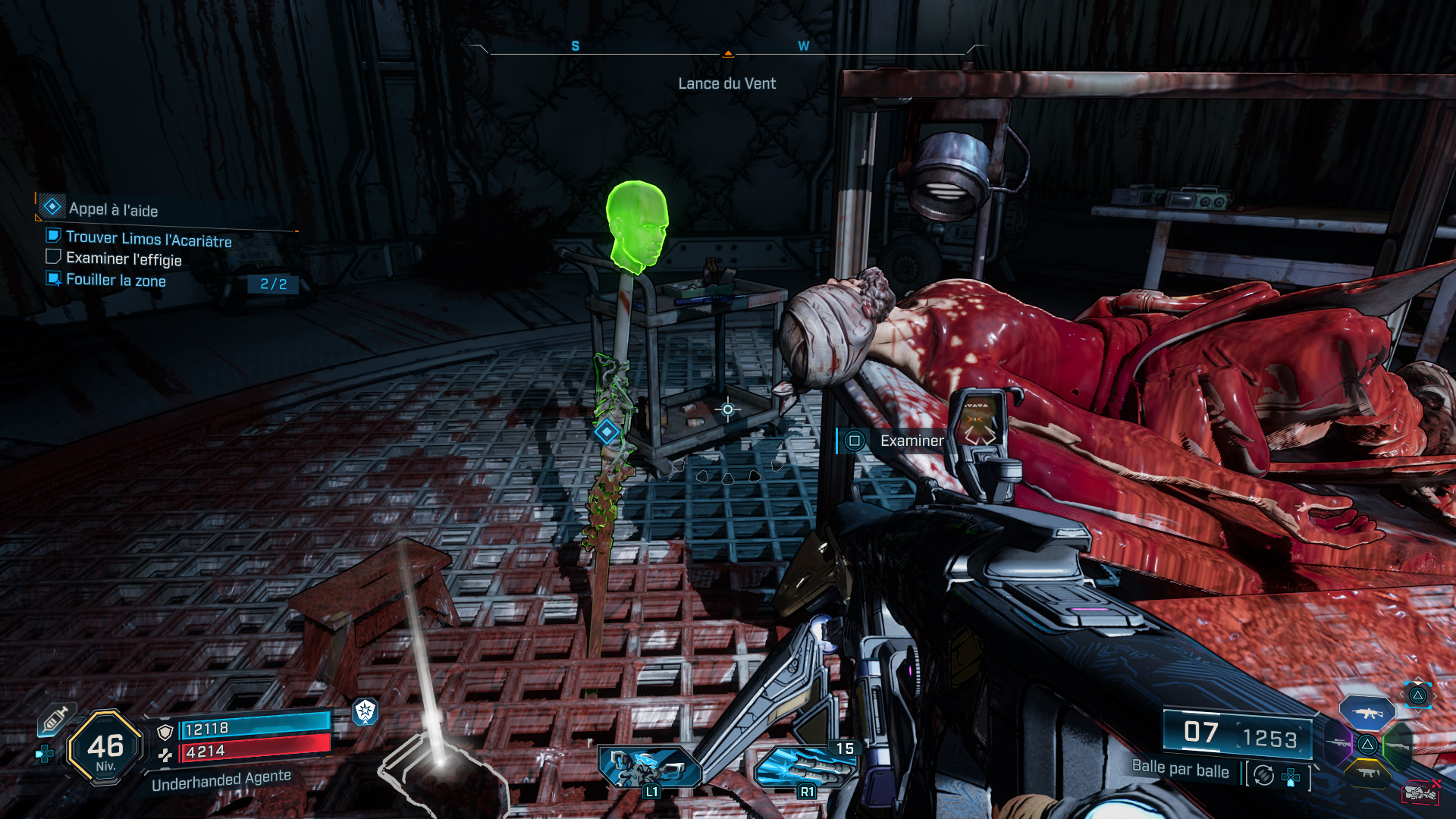
Task: Select the Fouiller la zone objective
Action: point(115,280)
